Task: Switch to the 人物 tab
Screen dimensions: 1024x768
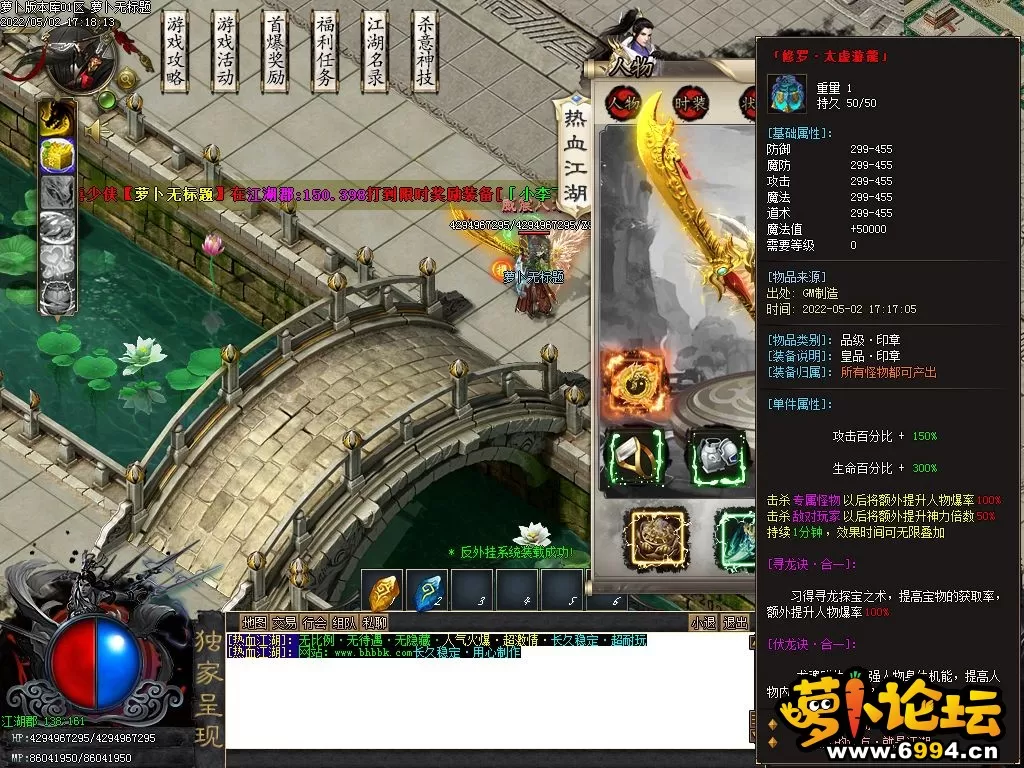Action: tap(624, 103)
